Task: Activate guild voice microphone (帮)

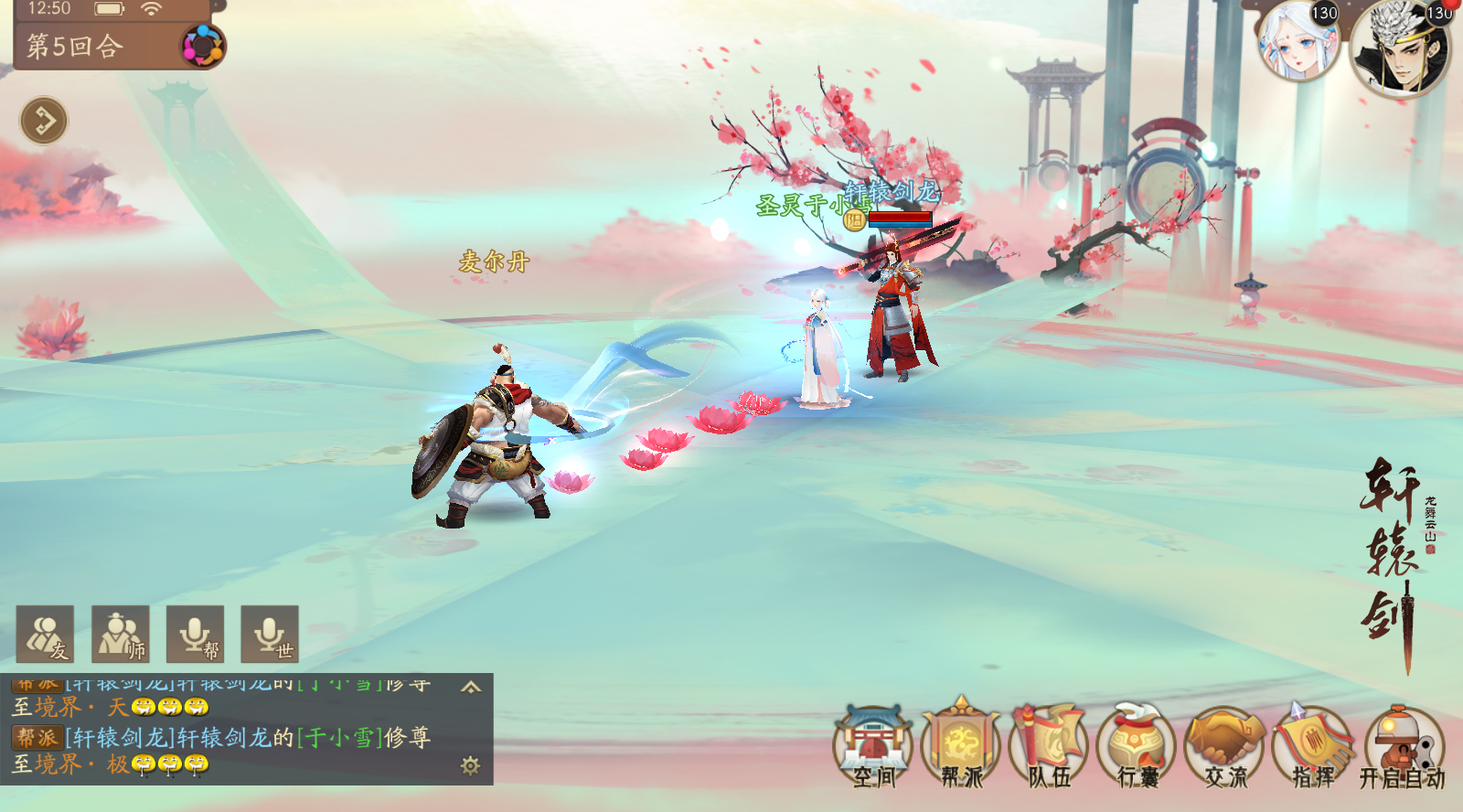Action: click(196, 634)
